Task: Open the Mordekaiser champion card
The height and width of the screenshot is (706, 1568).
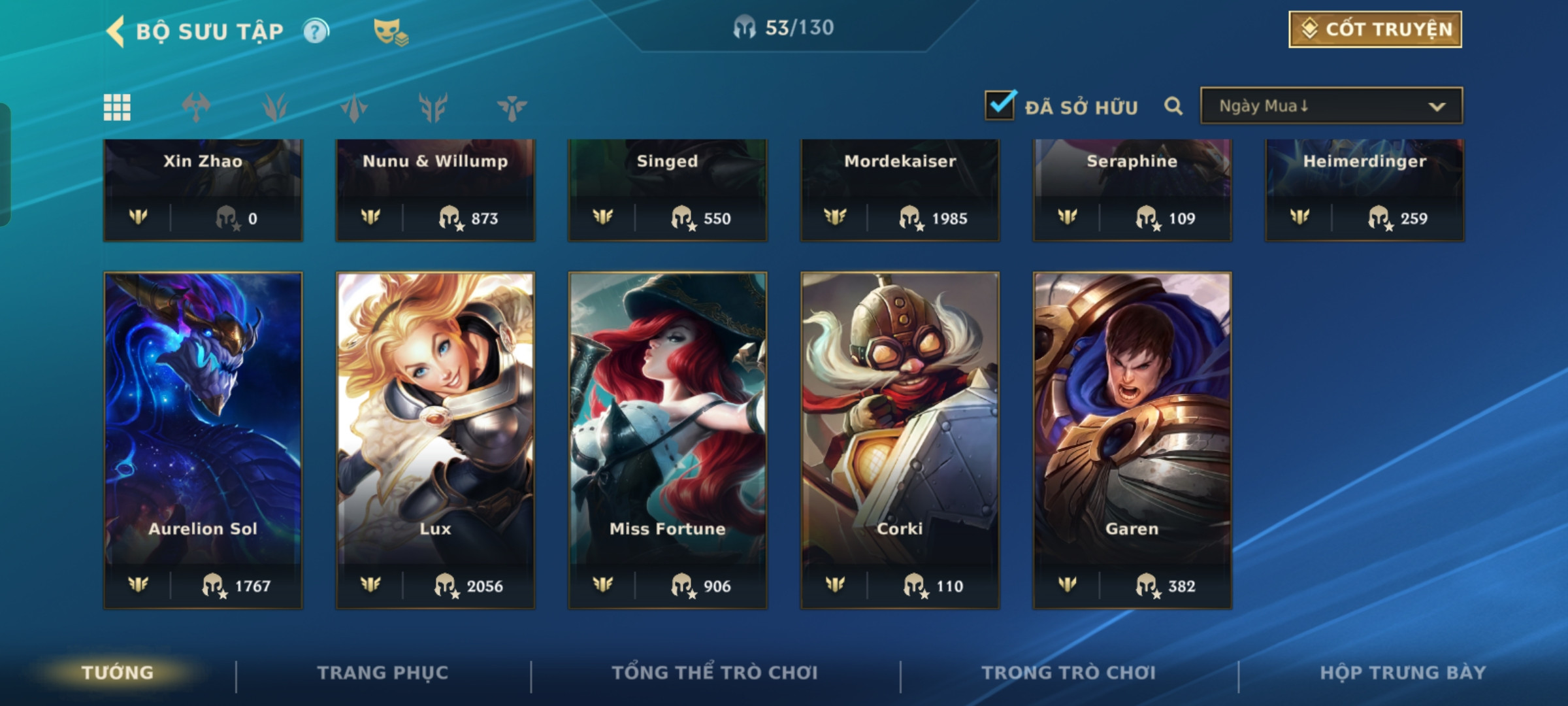Action: (900, 190)
